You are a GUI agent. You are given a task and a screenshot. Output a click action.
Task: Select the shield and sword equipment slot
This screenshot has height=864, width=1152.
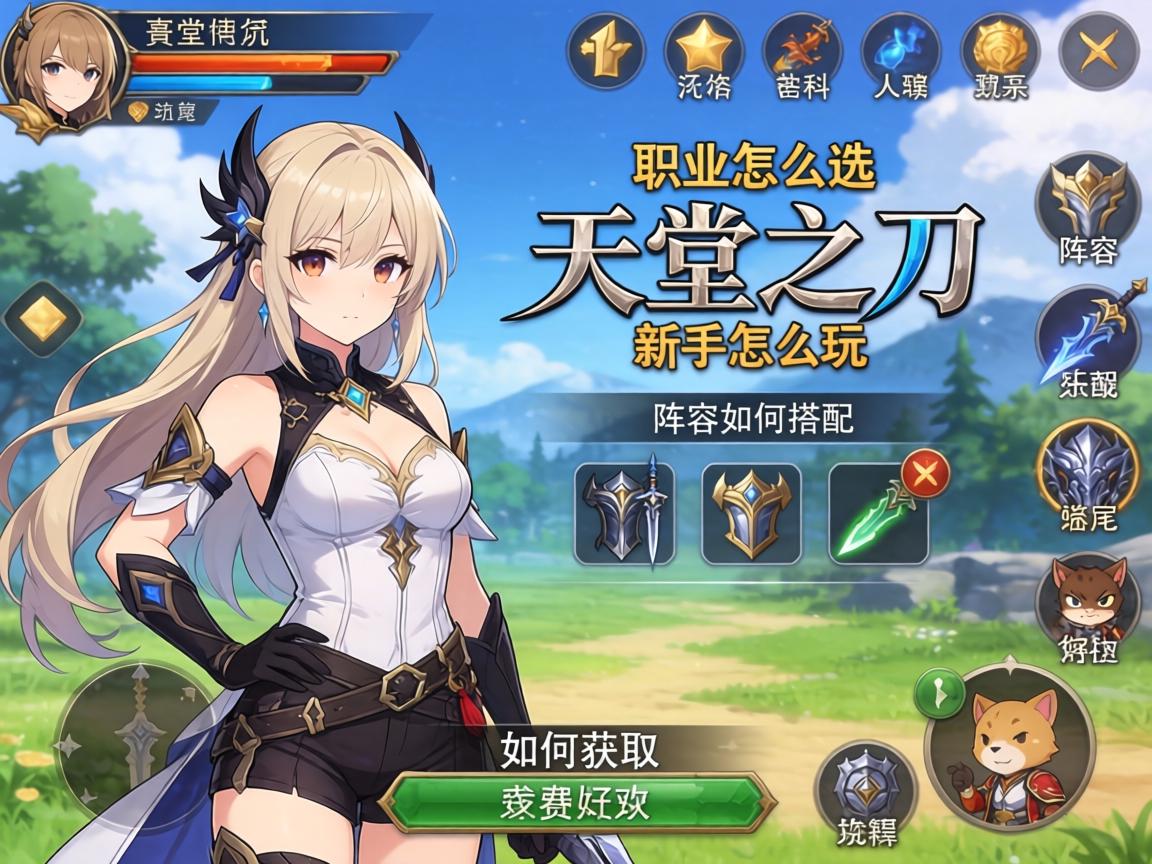625,514
